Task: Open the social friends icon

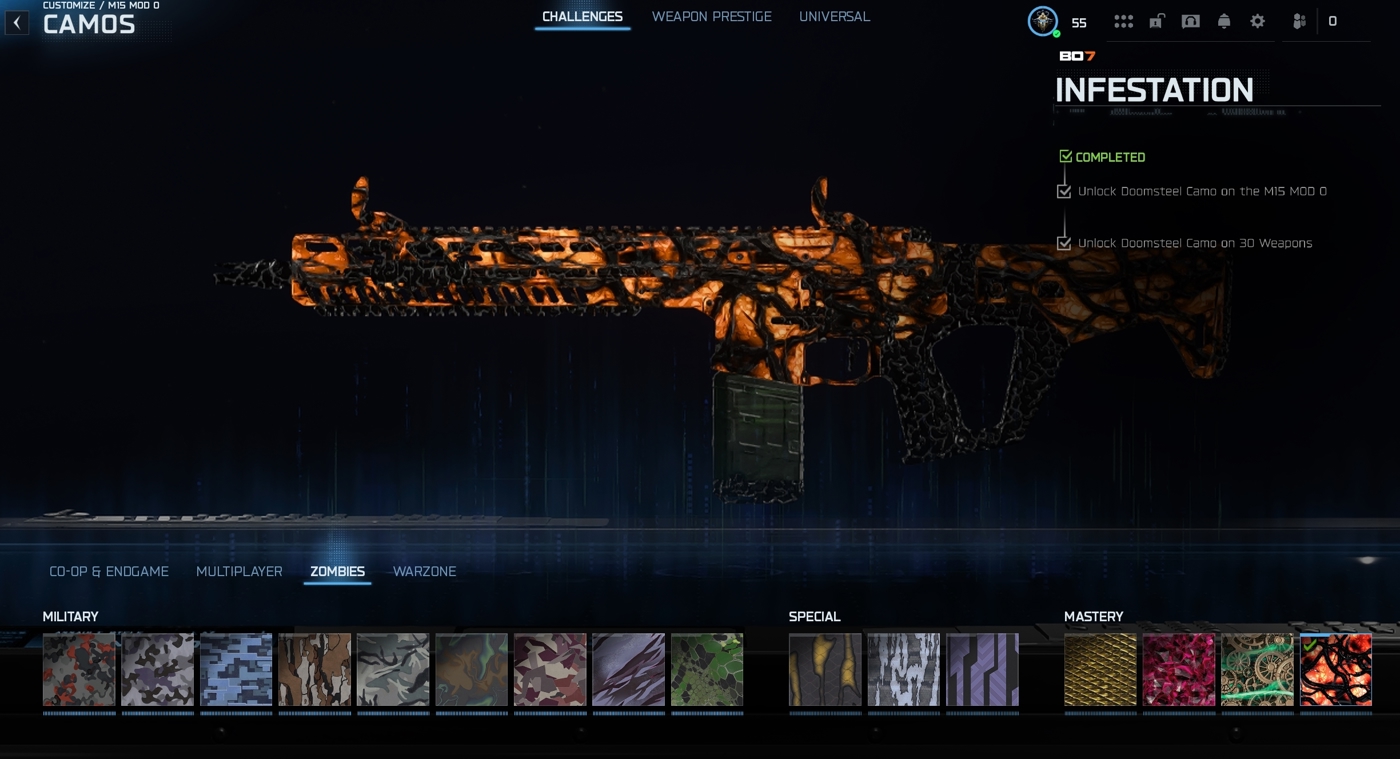Action: pyautogui.click(x=1299, y=22)
